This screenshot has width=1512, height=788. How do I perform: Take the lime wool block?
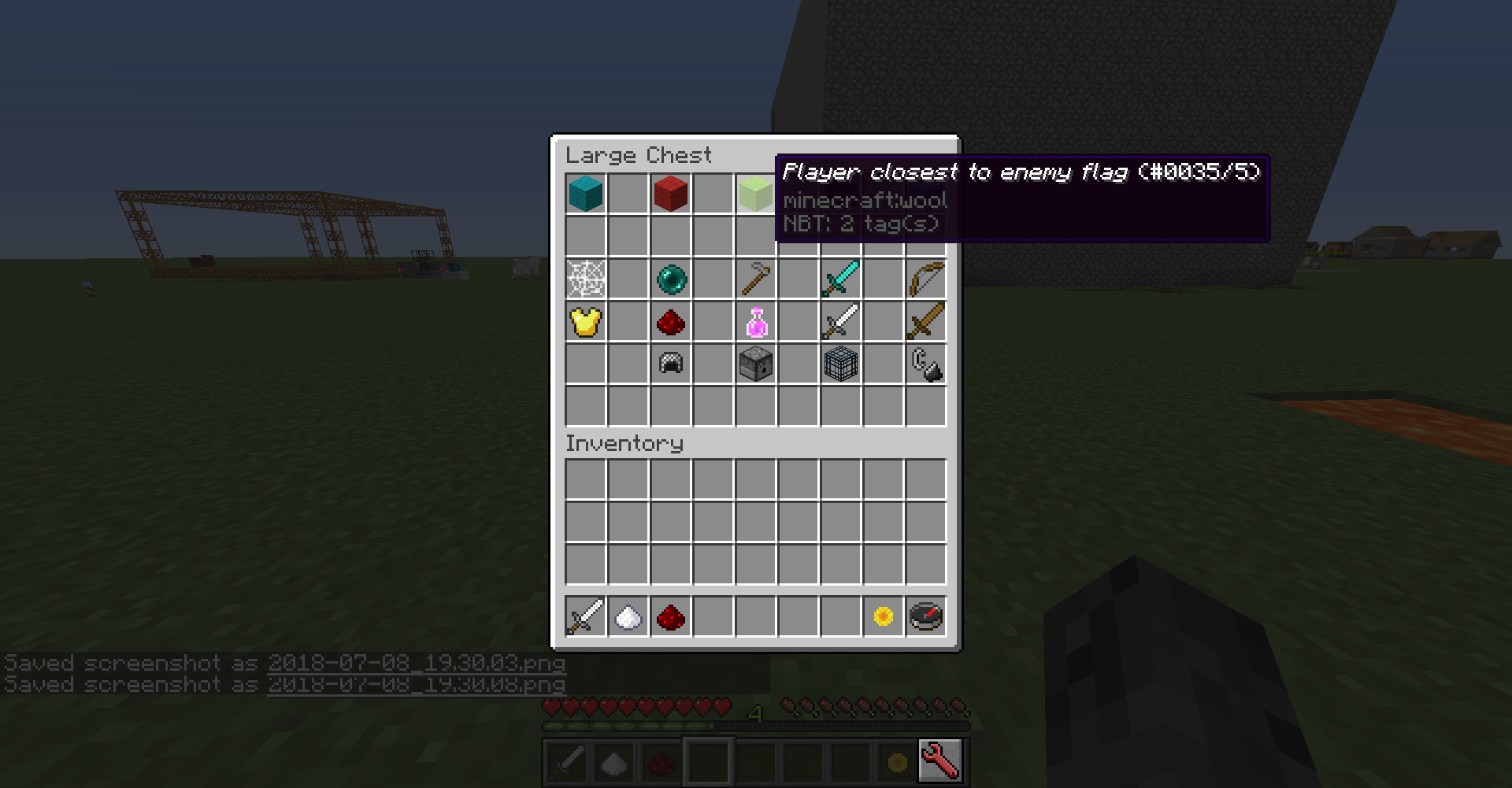(755, 194)
